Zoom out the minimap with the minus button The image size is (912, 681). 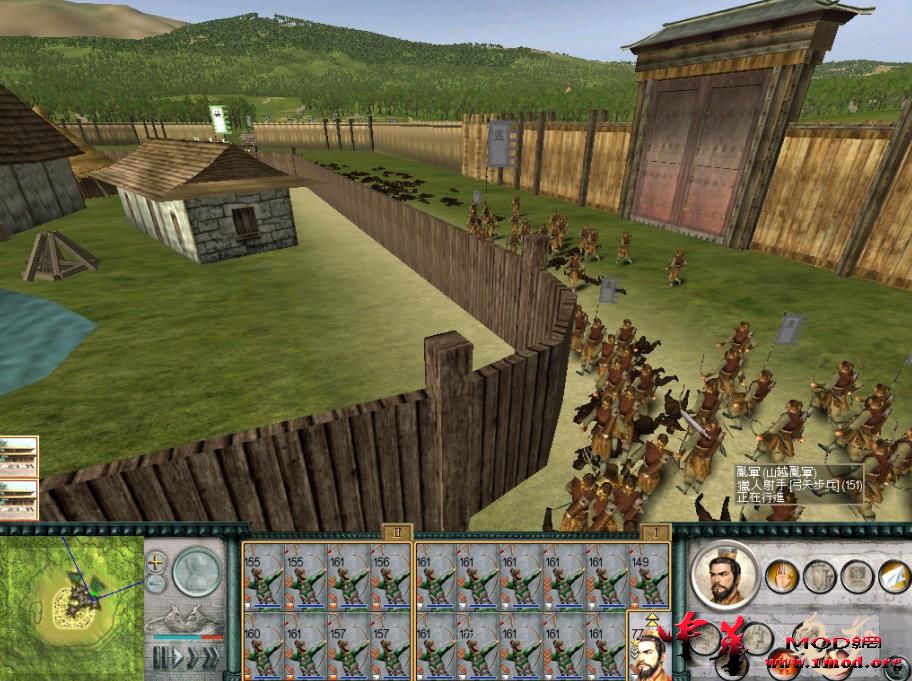coord(157,583)
